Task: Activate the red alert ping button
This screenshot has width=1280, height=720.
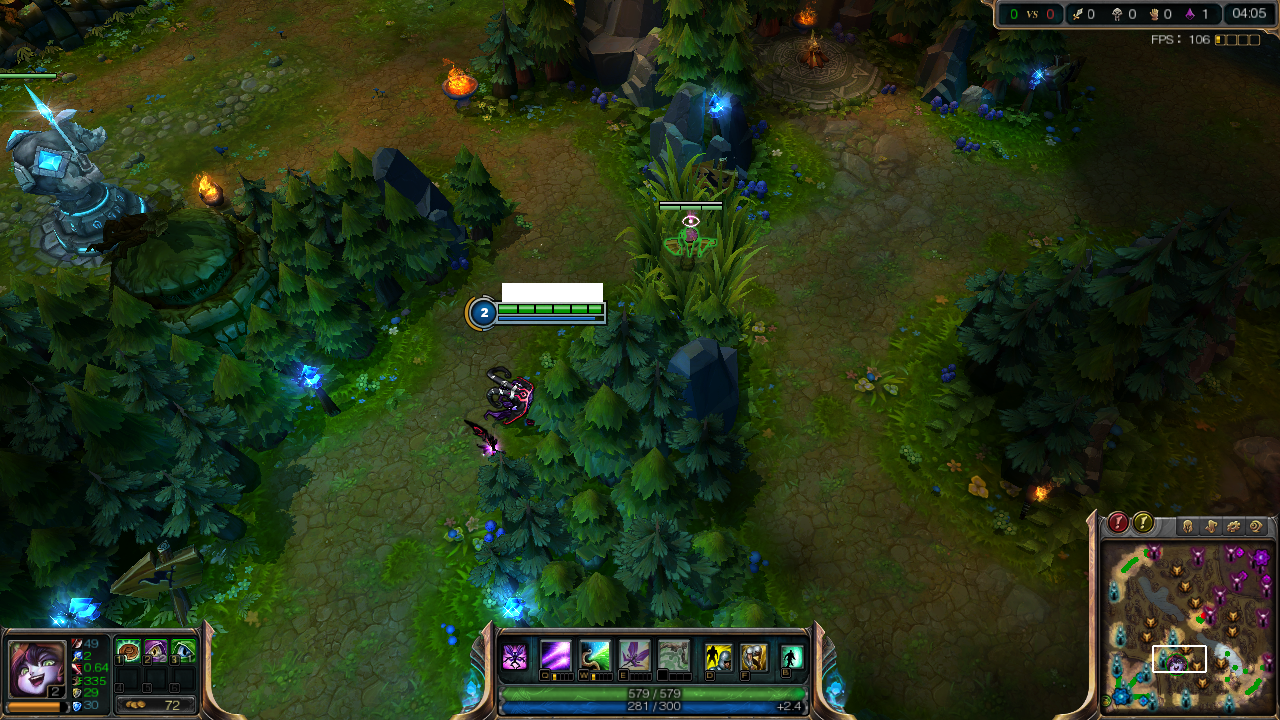Action: 1118,523
